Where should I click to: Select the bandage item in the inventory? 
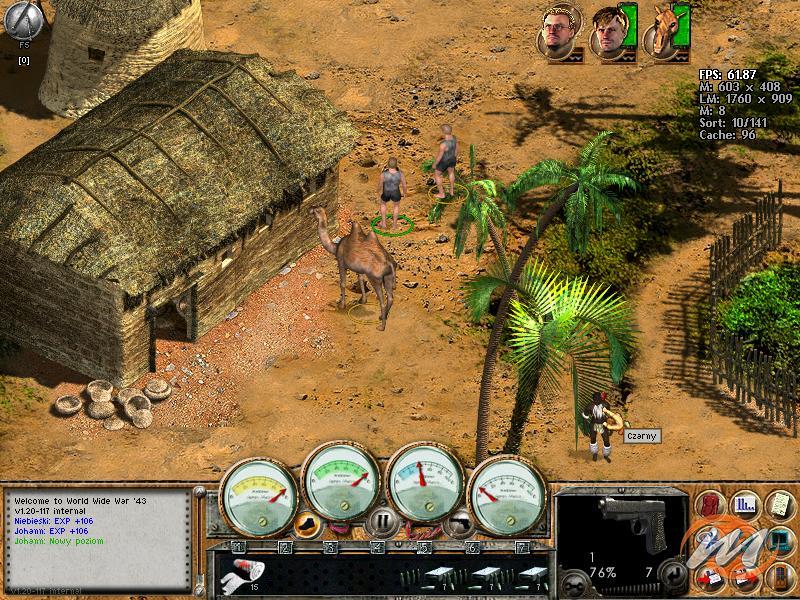pyautogui.click(x=240, y=573)
